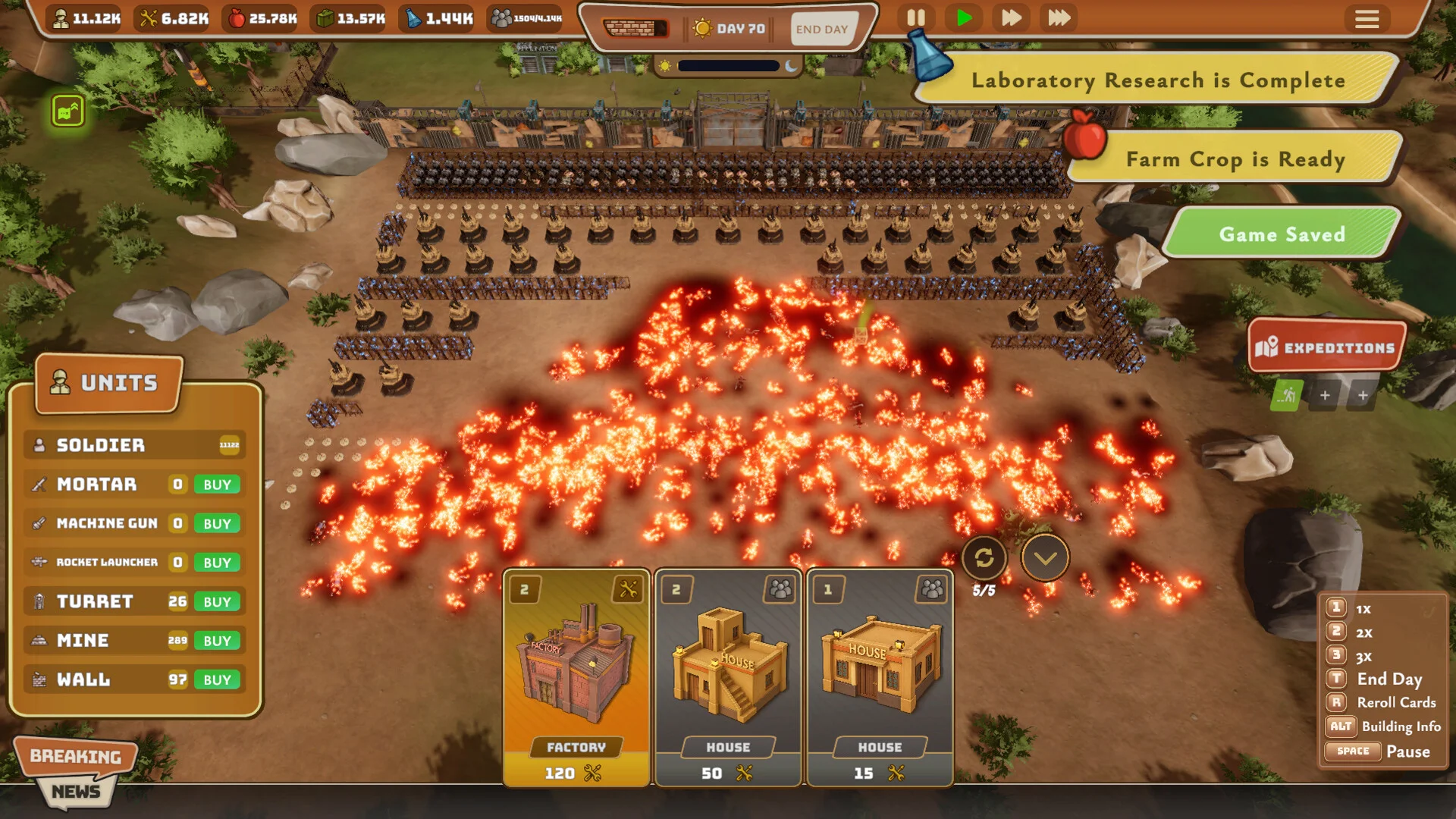The height and width of the screenshot is (819, 1456).
Task: Buy a Rocket Launcher unit
Action: [x=217, y=563]
